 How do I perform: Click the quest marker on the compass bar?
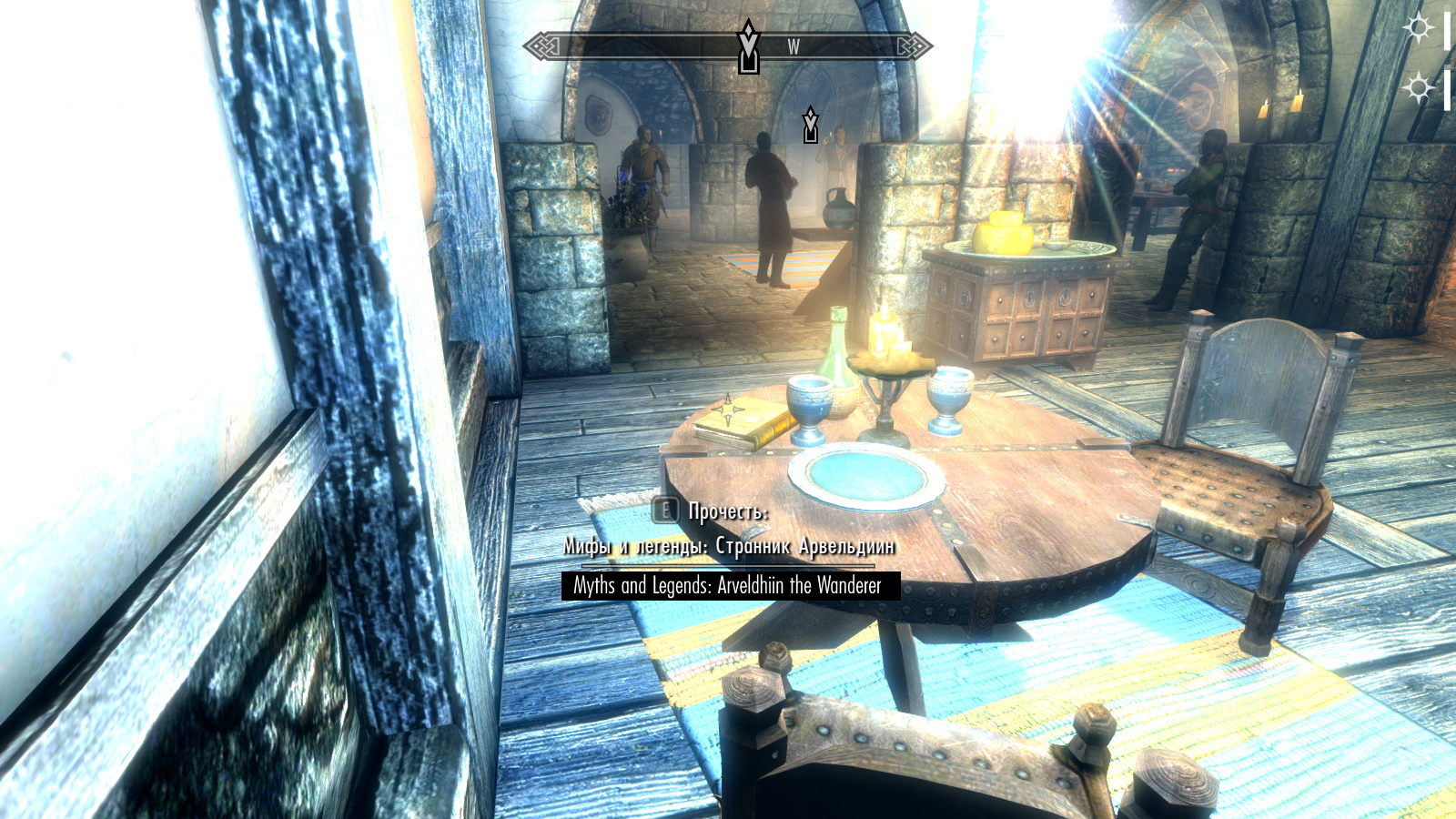point(748,46)
